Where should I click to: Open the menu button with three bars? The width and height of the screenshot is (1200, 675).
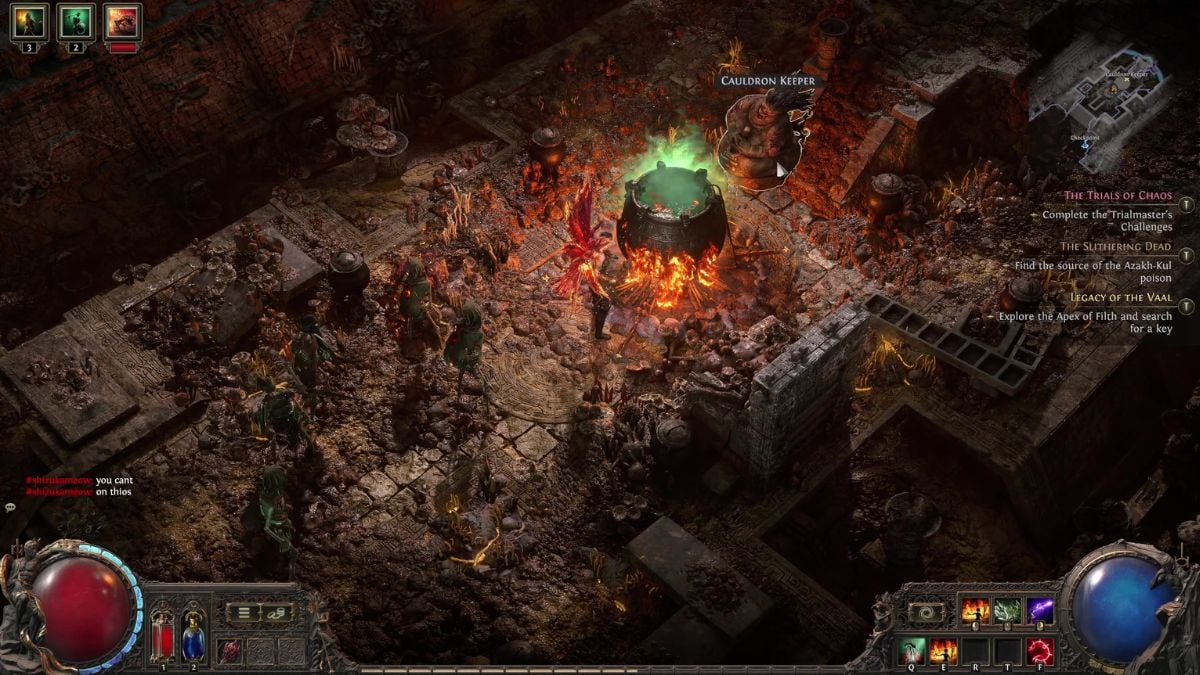tap(243, 610)
